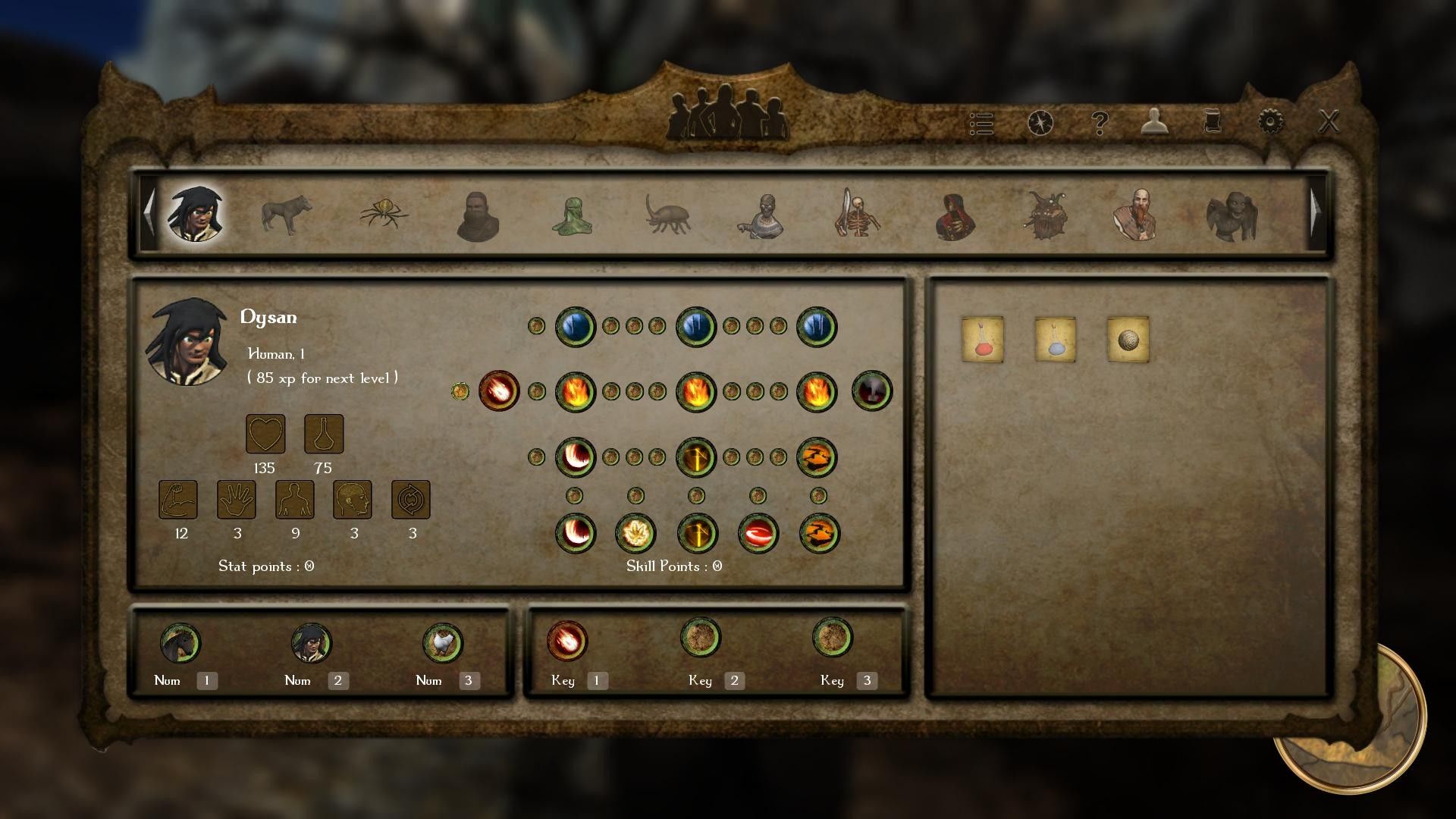Select the blue potion inventory item

[1055, 339]
